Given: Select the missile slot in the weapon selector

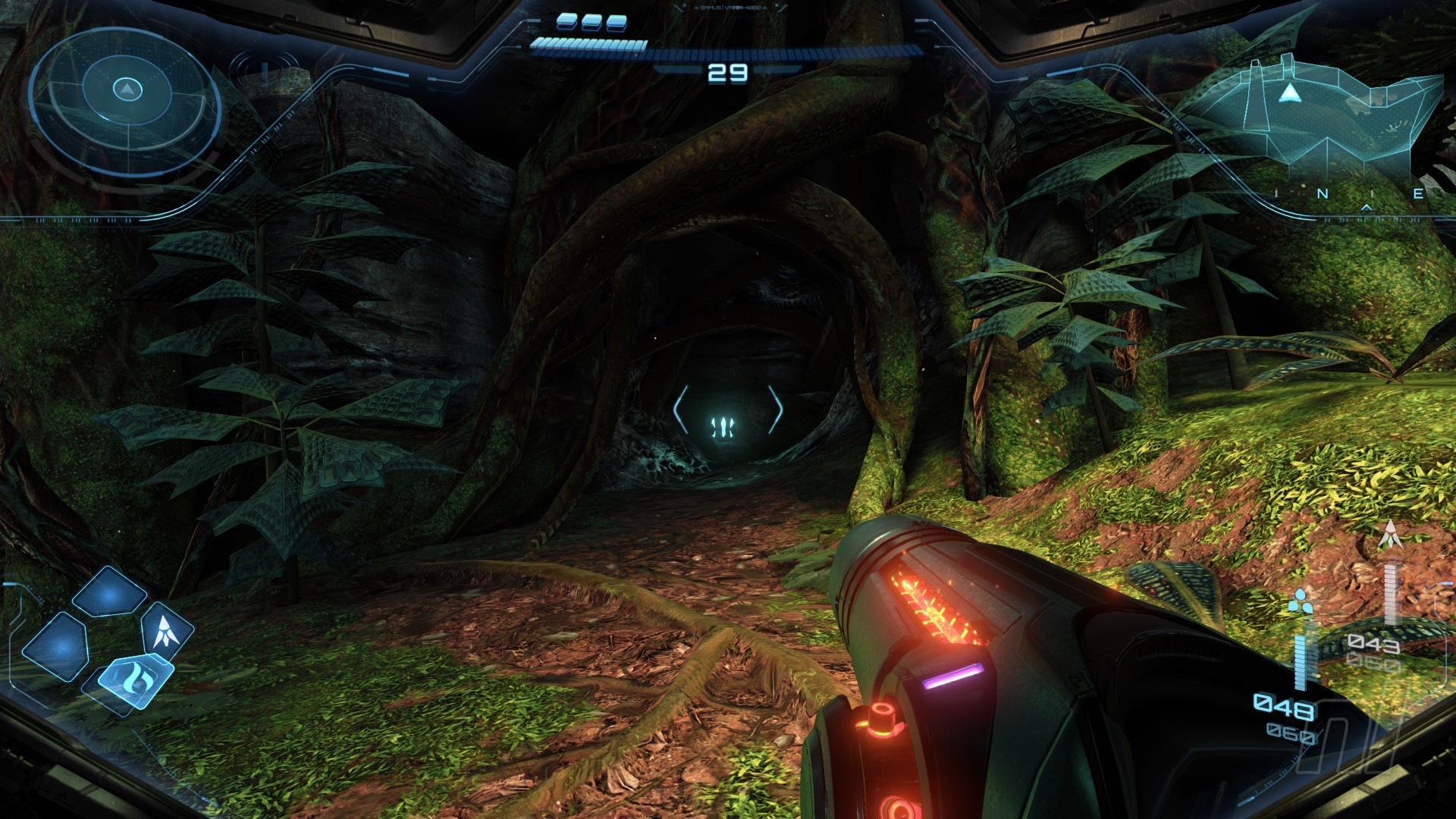Looking at the screenshot, I should [x=165, y=630].
